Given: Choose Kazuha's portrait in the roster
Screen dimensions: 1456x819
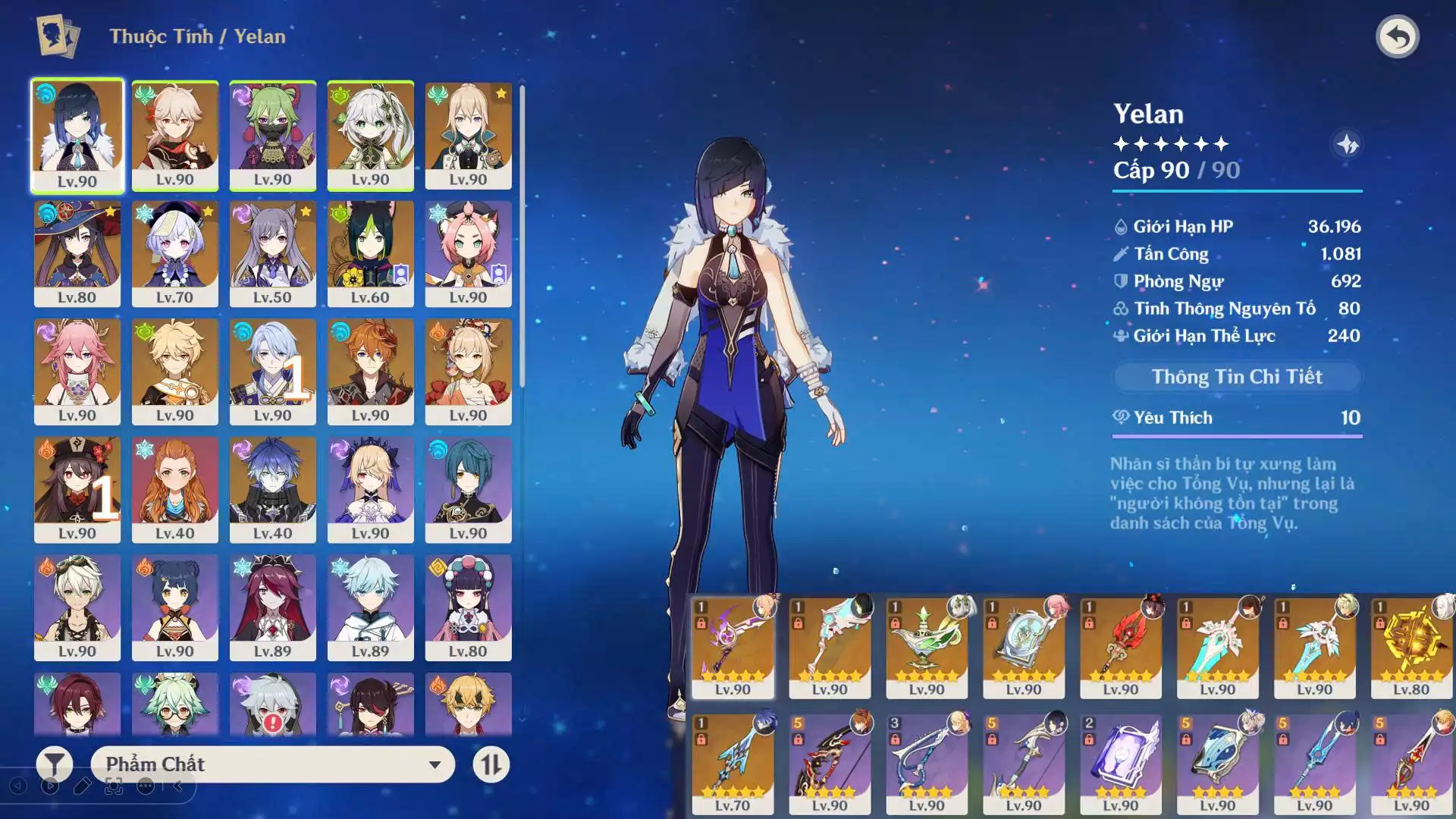Looking at the screenshot, I should 174,135.
